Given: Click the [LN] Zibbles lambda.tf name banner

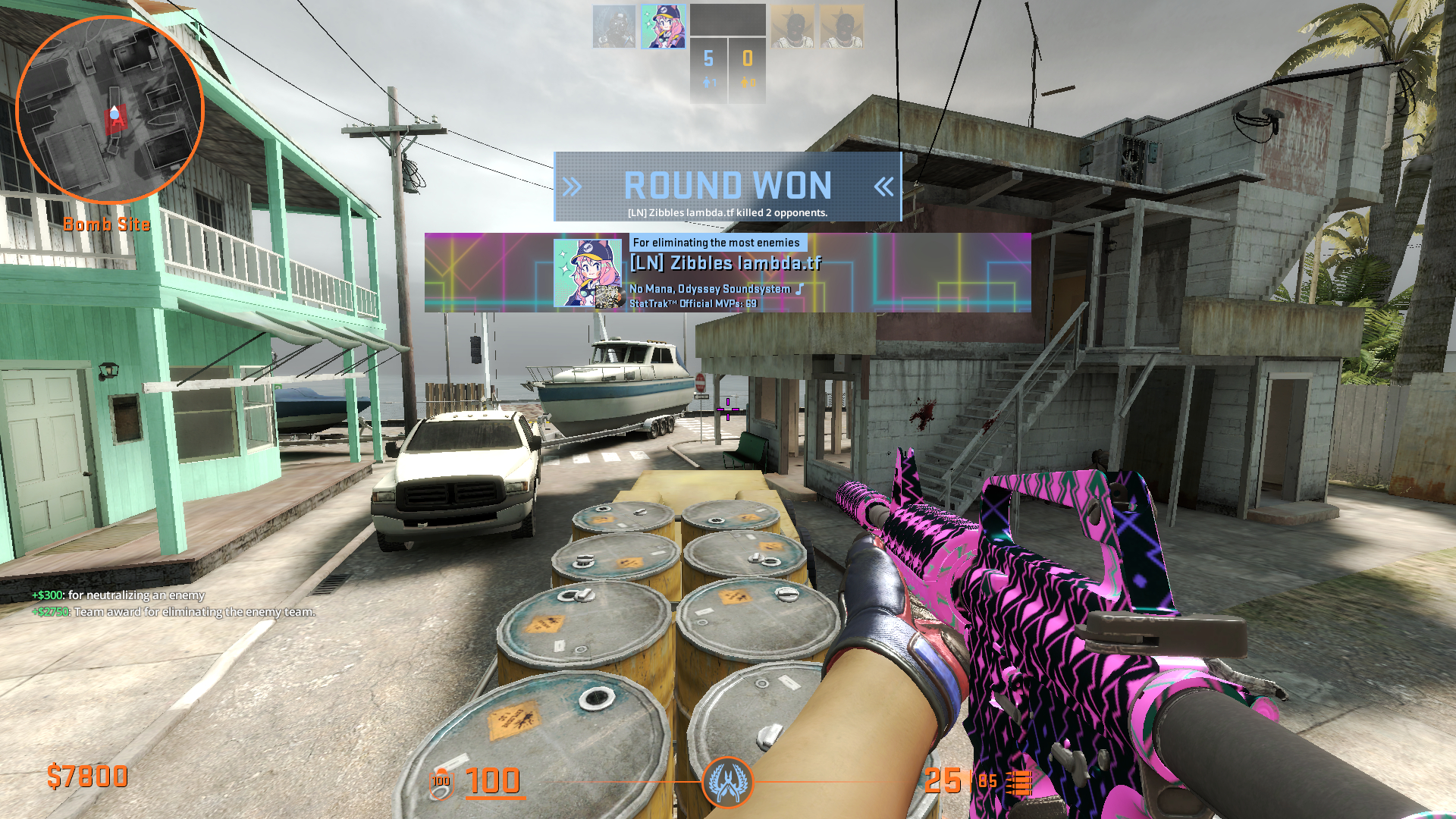Looking at the screenshot, I should point(724,265).
